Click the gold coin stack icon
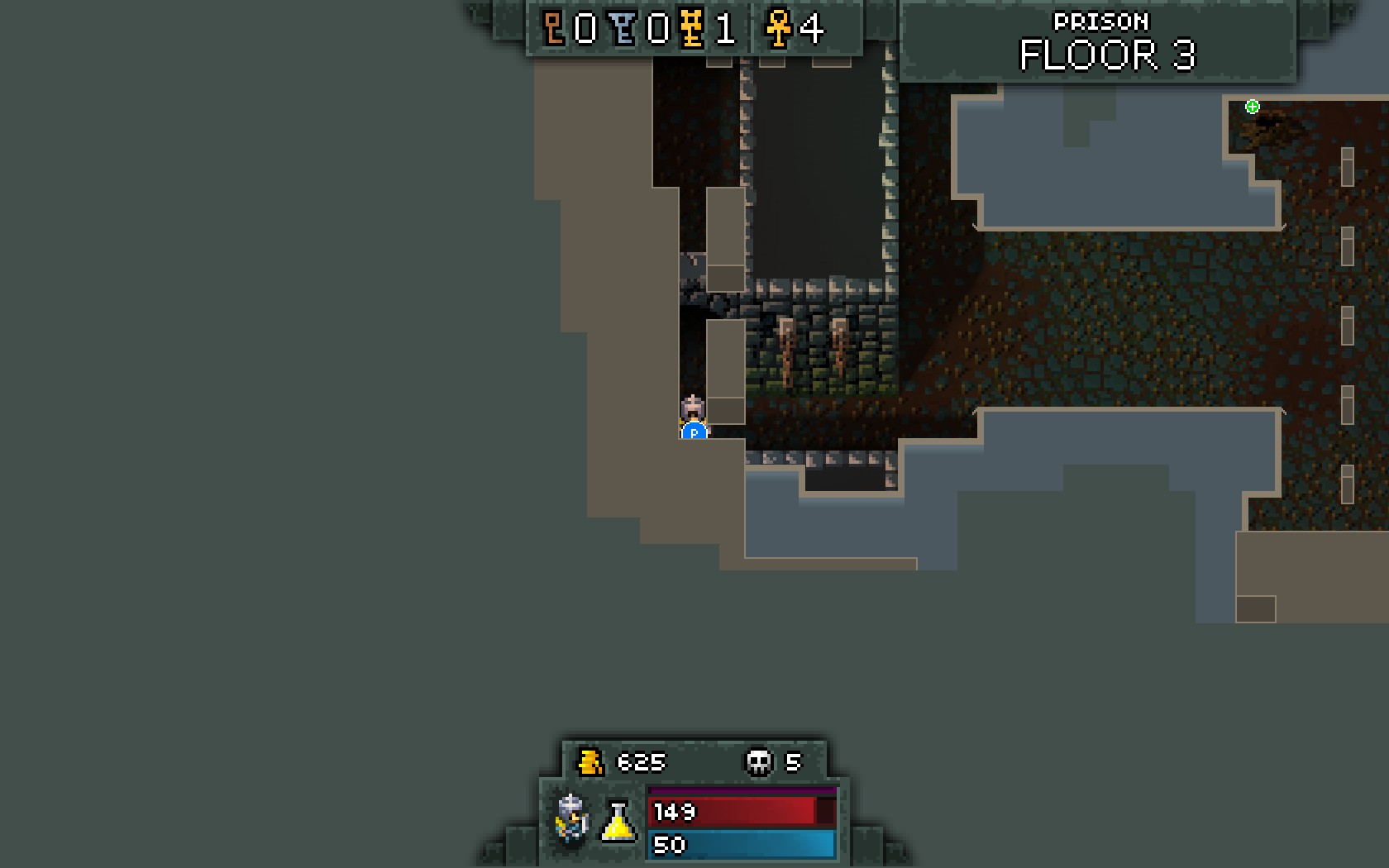Image resolution: width=1389 pixels, height=868 pixels. 590,761
